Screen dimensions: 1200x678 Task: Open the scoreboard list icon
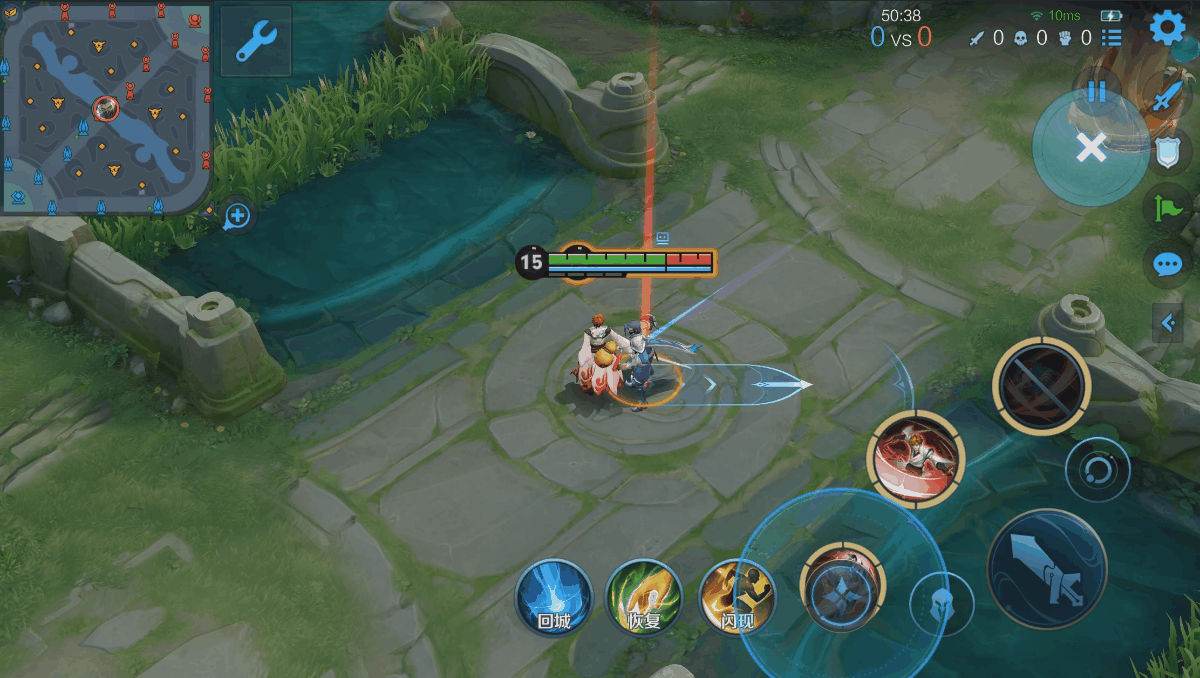1111,38
